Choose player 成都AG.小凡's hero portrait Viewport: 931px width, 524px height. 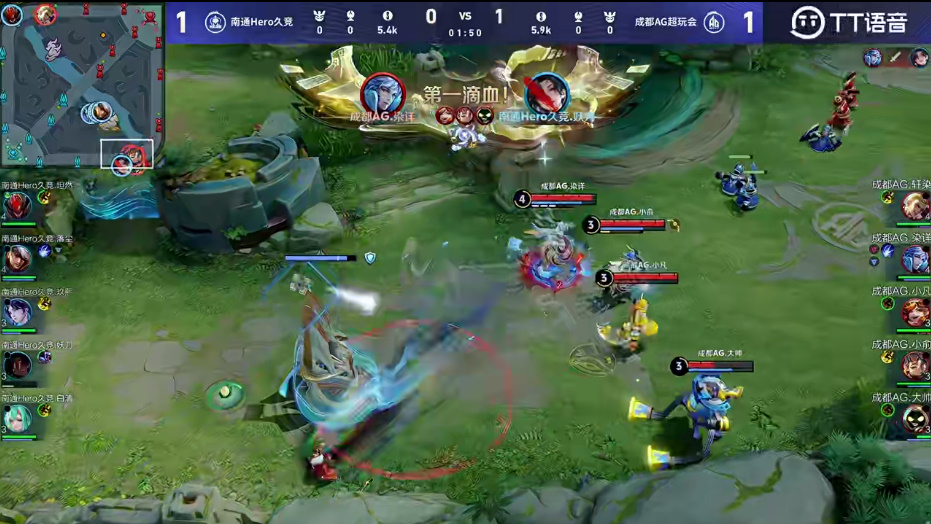tap(914, 313)
